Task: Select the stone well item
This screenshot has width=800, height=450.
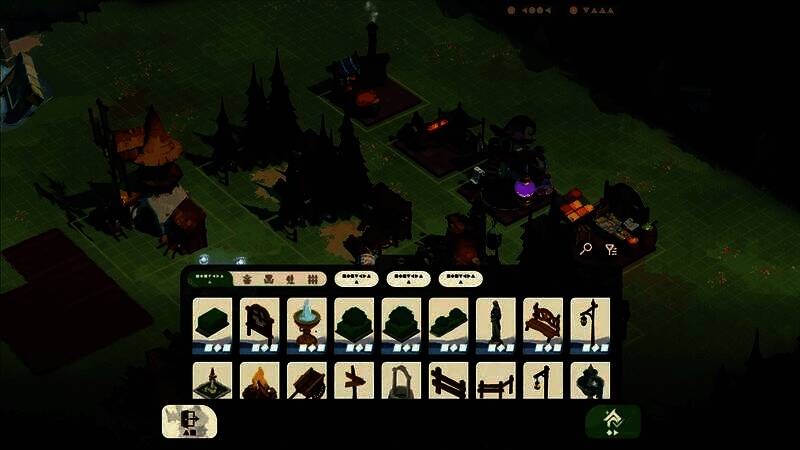Action: pos(402,381)
